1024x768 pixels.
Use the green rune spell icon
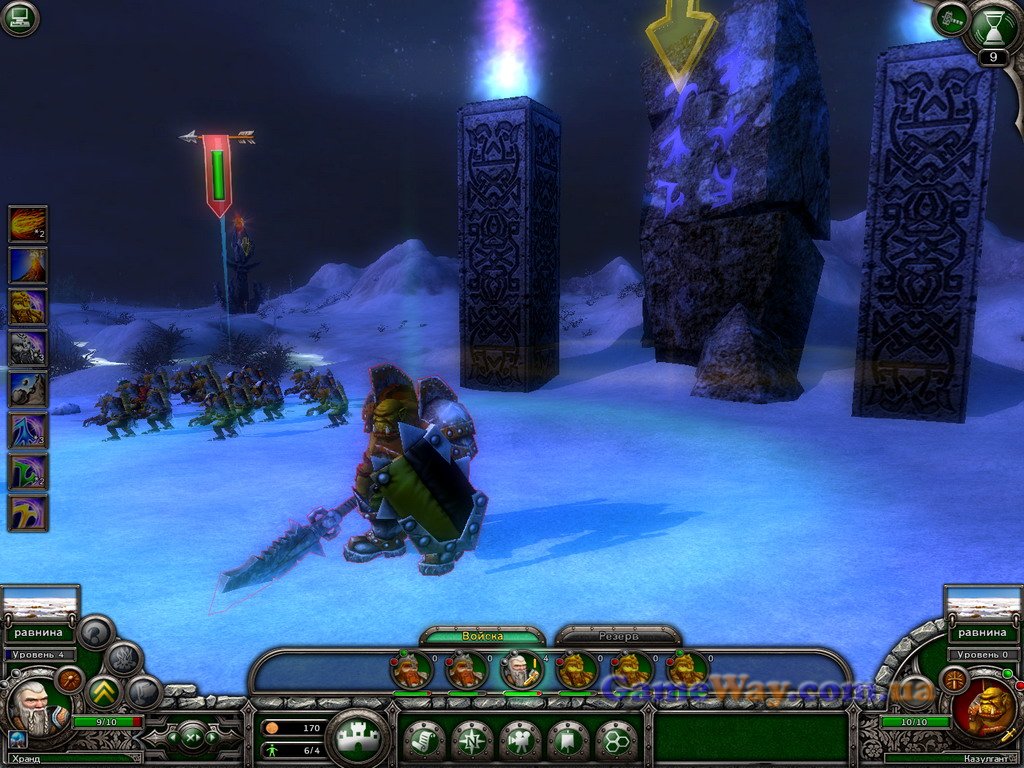pos(28,471)
